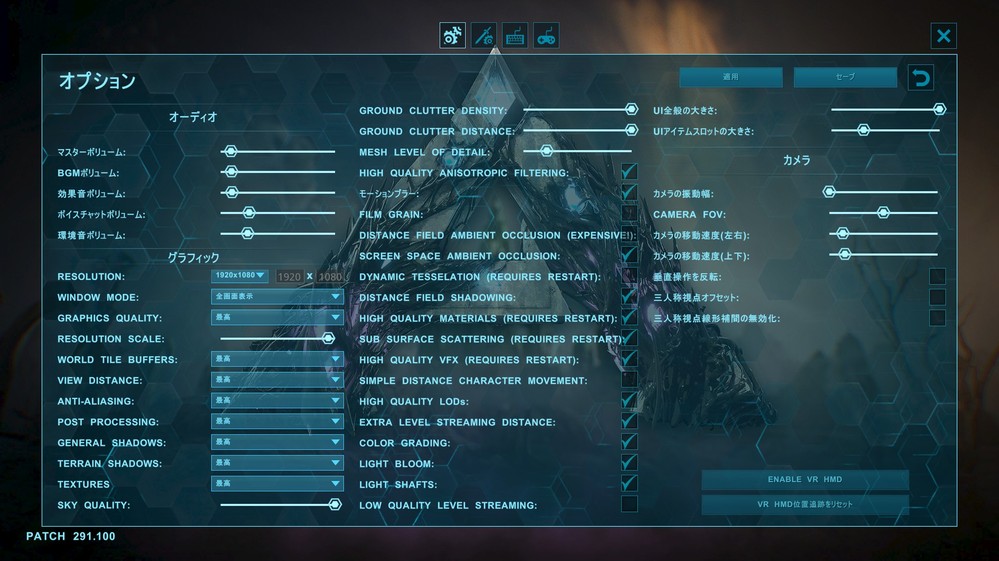Image resolution: width=999 pixels, height=561 pixels.
Task: Switch to the keyboard bindings tab
Action: point(515,37)
